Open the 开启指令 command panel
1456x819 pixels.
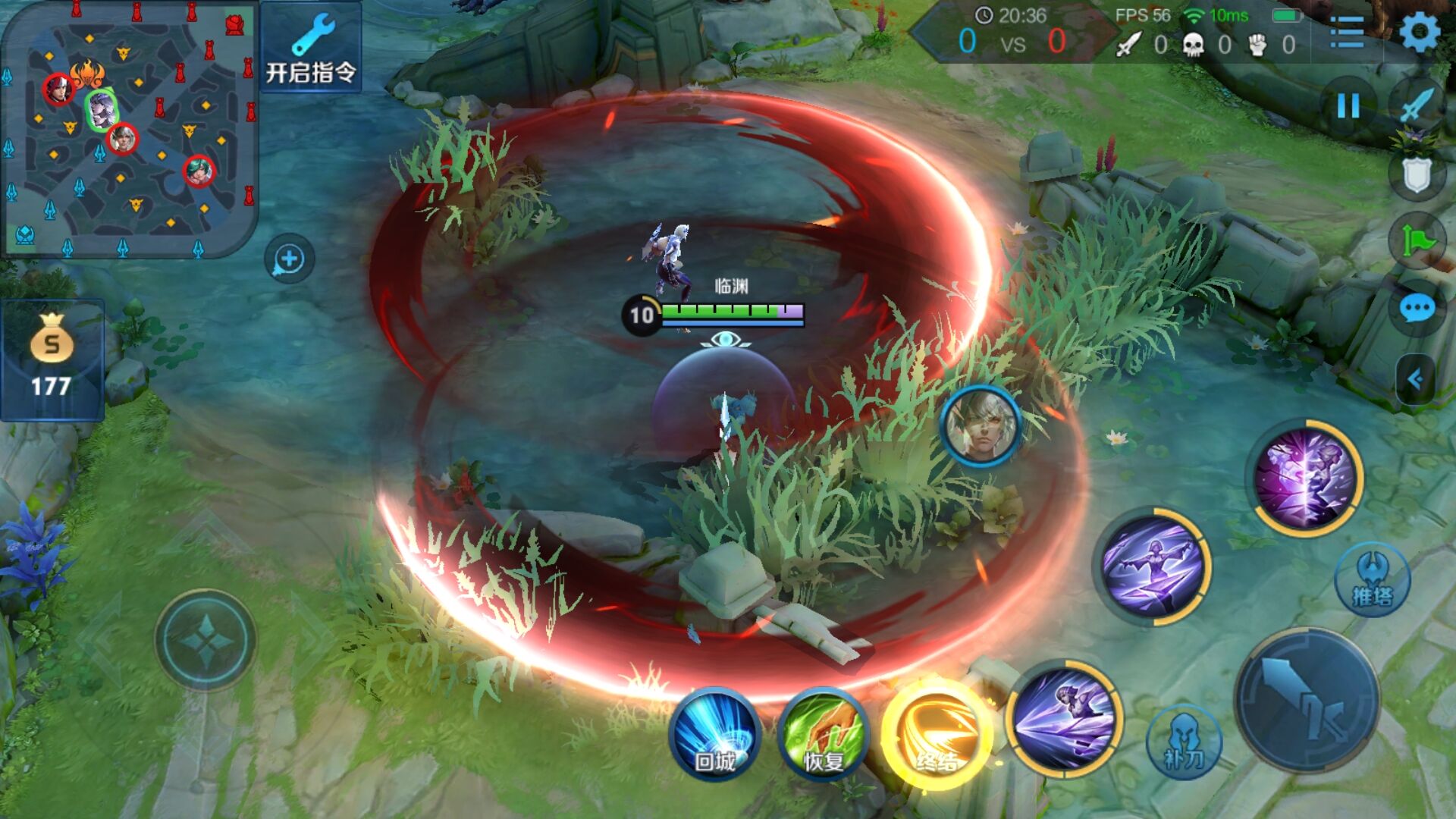(x=311, y=47)
